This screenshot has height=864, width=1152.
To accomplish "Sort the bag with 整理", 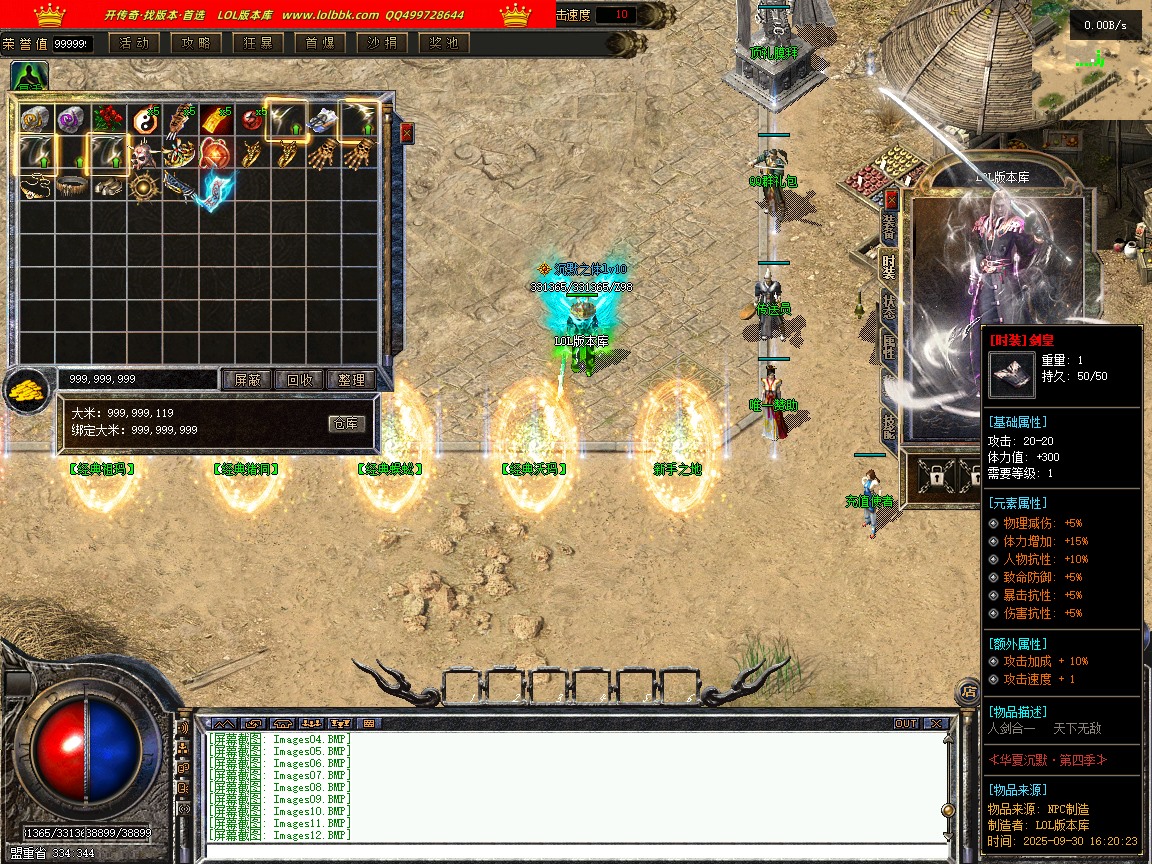I will (351, 380).
